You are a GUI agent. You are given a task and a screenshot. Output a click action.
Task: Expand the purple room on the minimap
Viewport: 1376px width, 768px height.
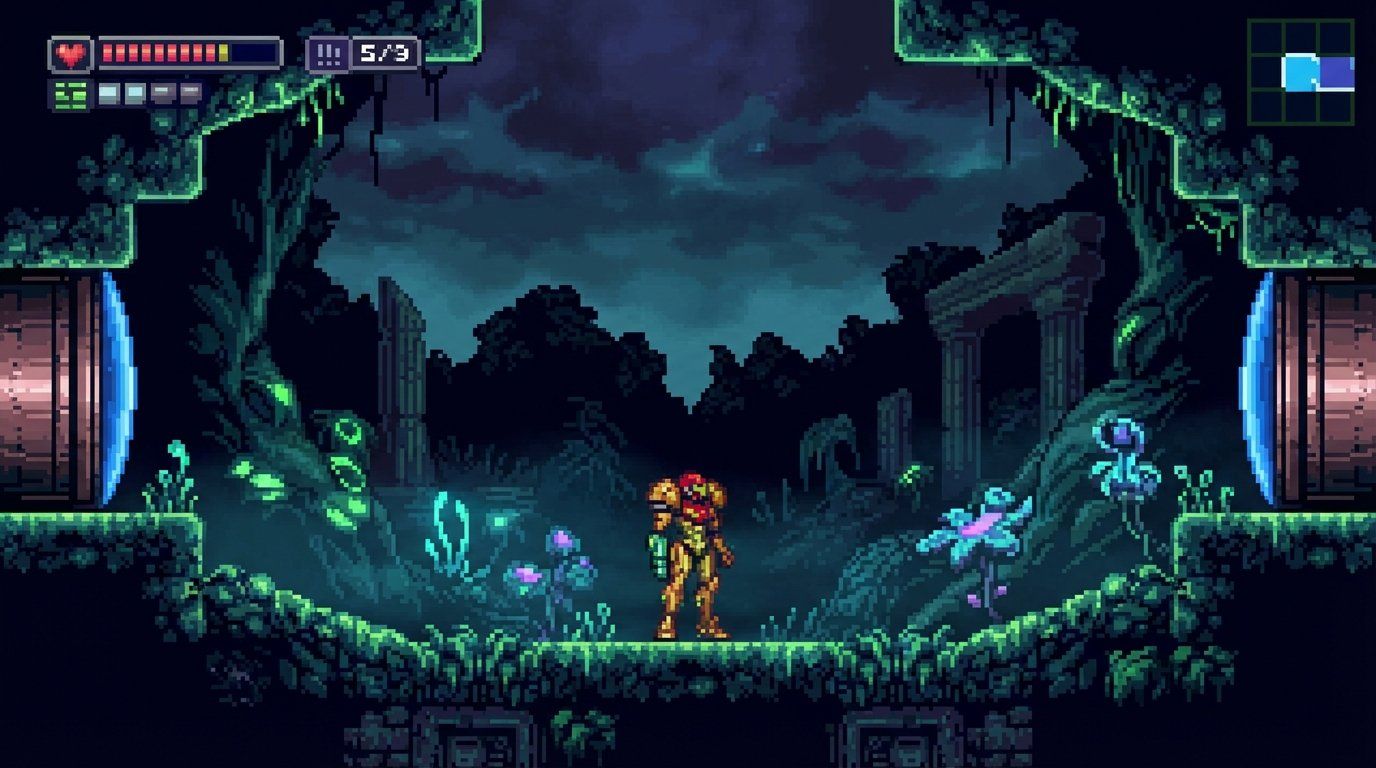pyautogui.click(x=1336, y=71)
